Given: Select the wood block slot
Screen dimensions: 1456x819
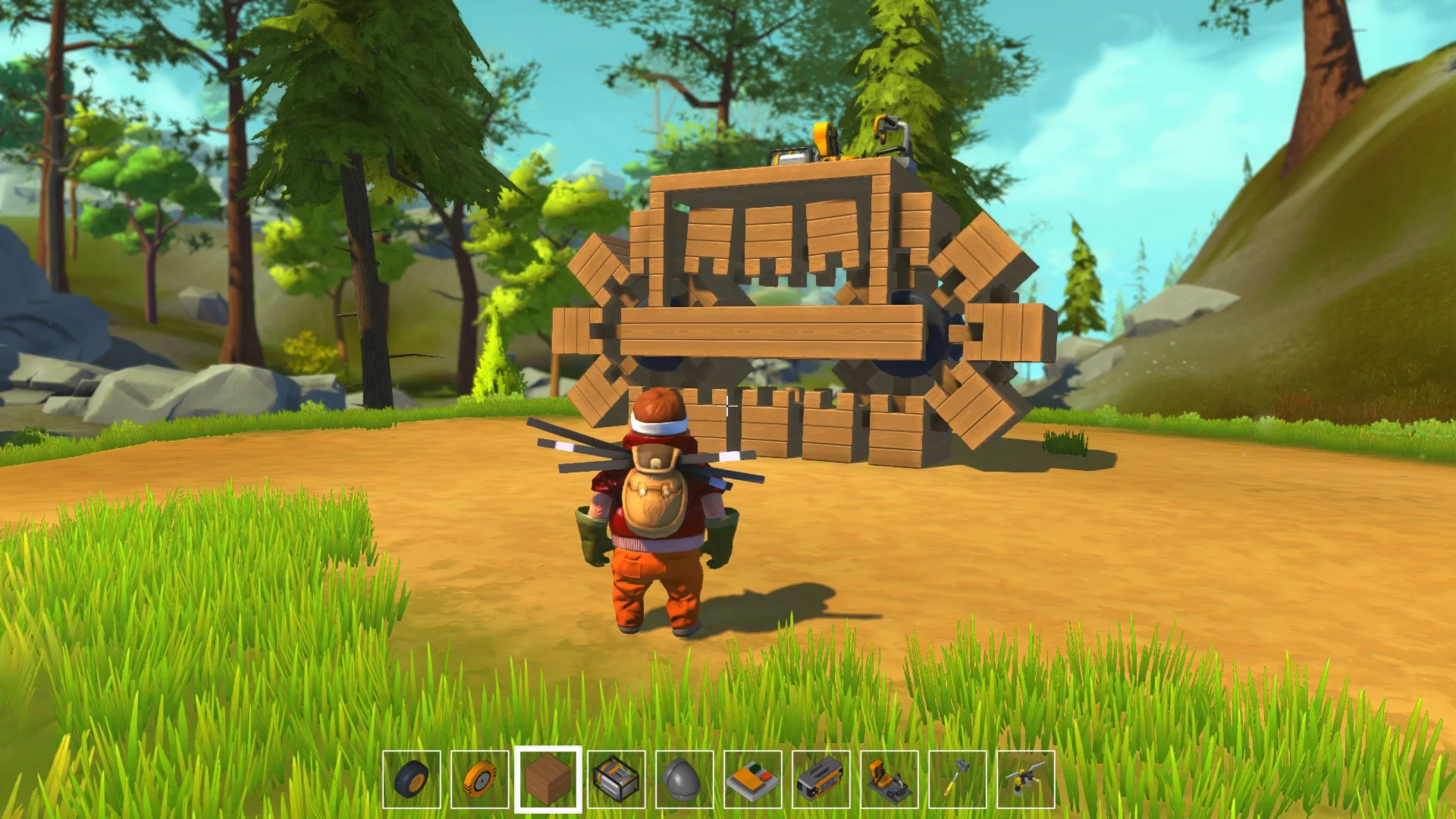Looking at the screenshot, I should click(548, 779).
